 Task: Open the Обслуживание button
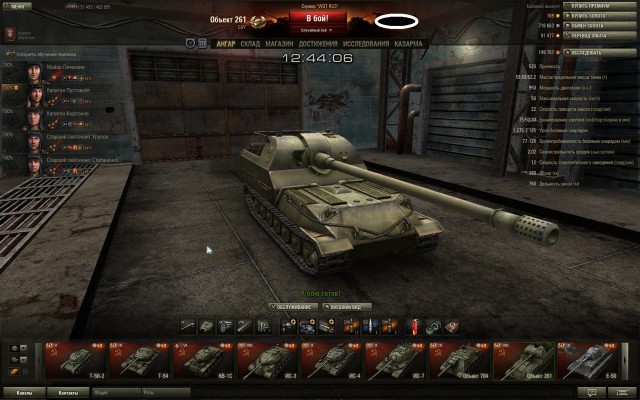293,306
